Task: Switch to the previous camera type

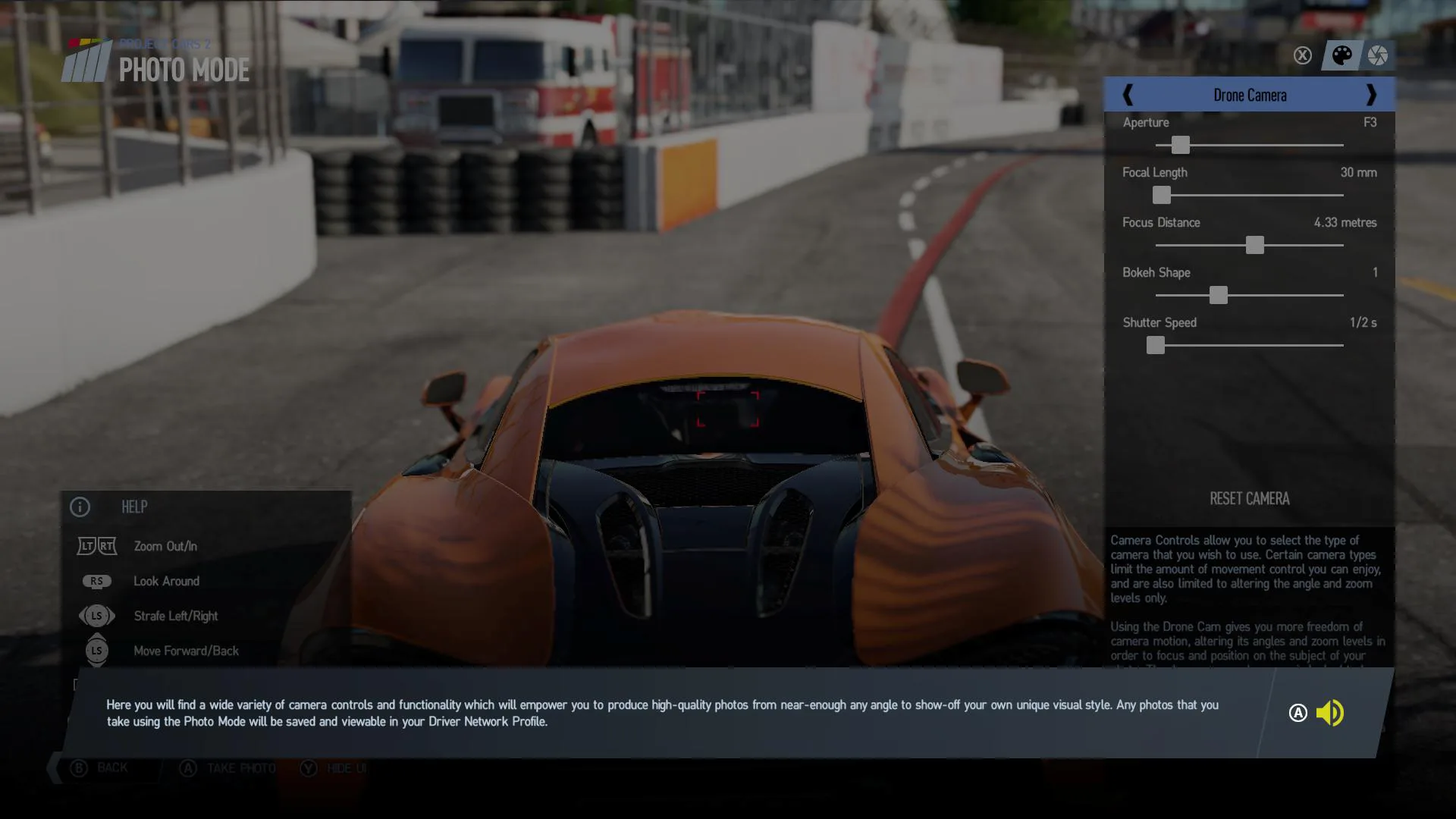Action: (x=1128, y=95)
